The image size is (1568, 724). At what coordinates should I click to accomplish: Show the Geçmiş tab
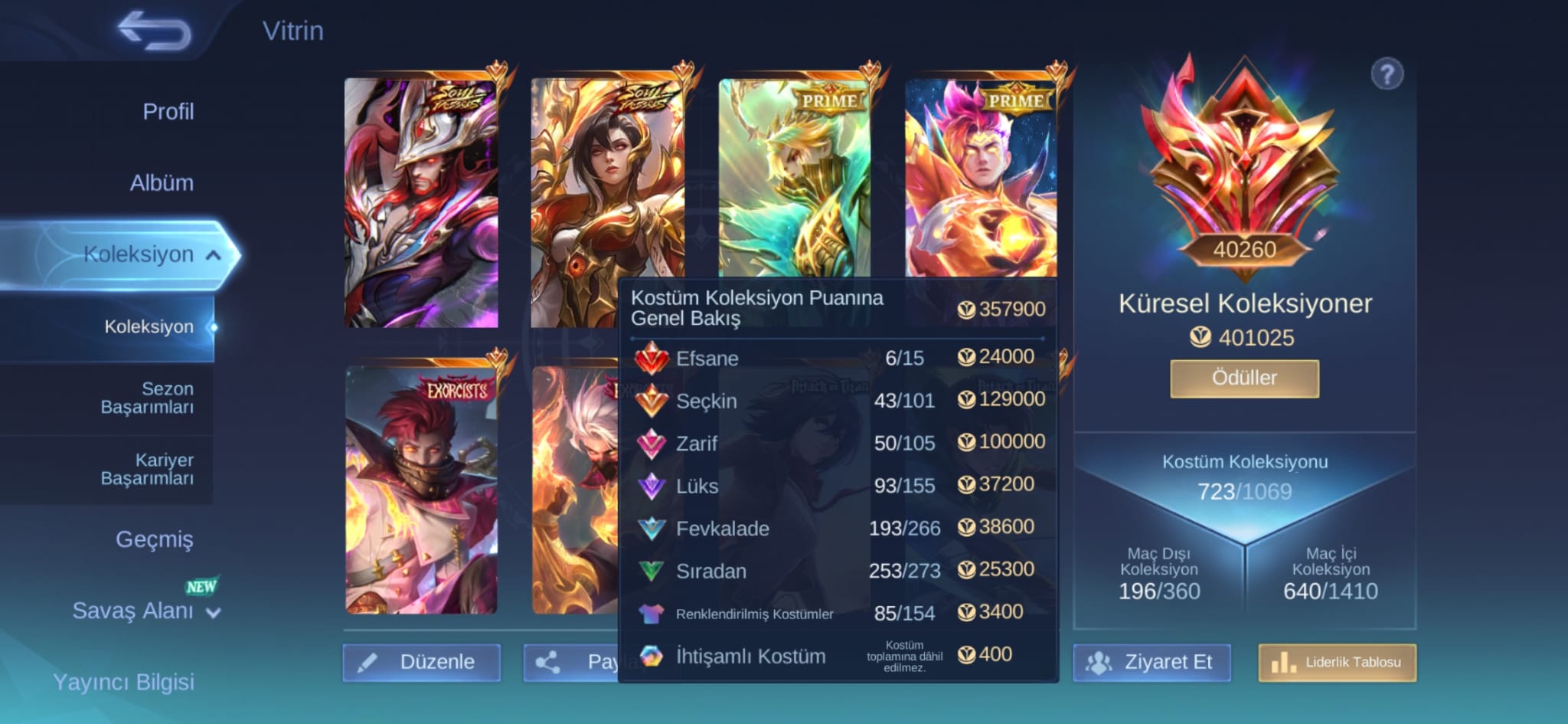point(154,539)
